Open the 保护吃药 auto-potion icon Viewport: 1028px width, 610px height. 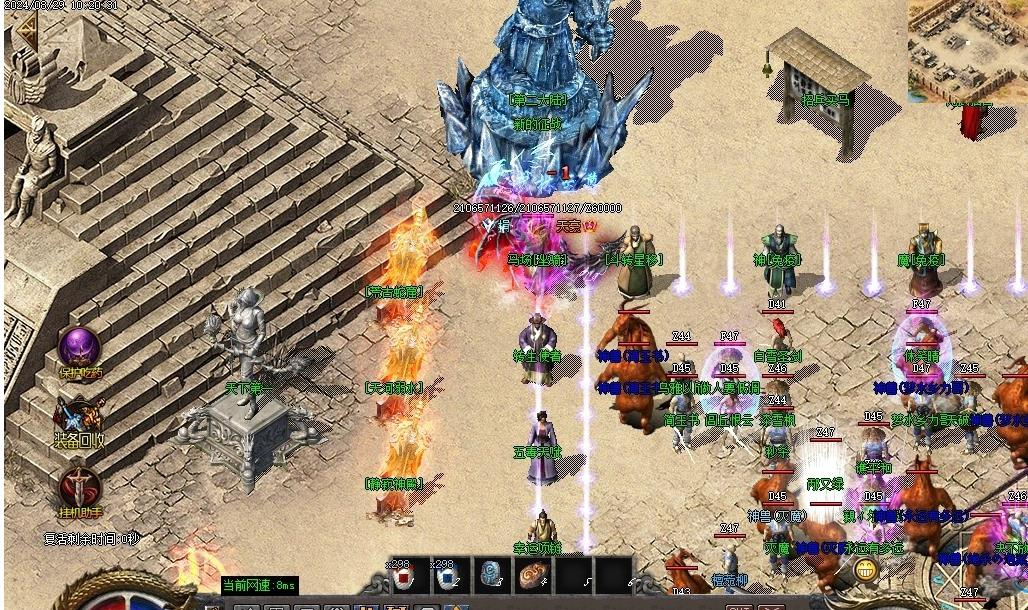tap(79, 349)
